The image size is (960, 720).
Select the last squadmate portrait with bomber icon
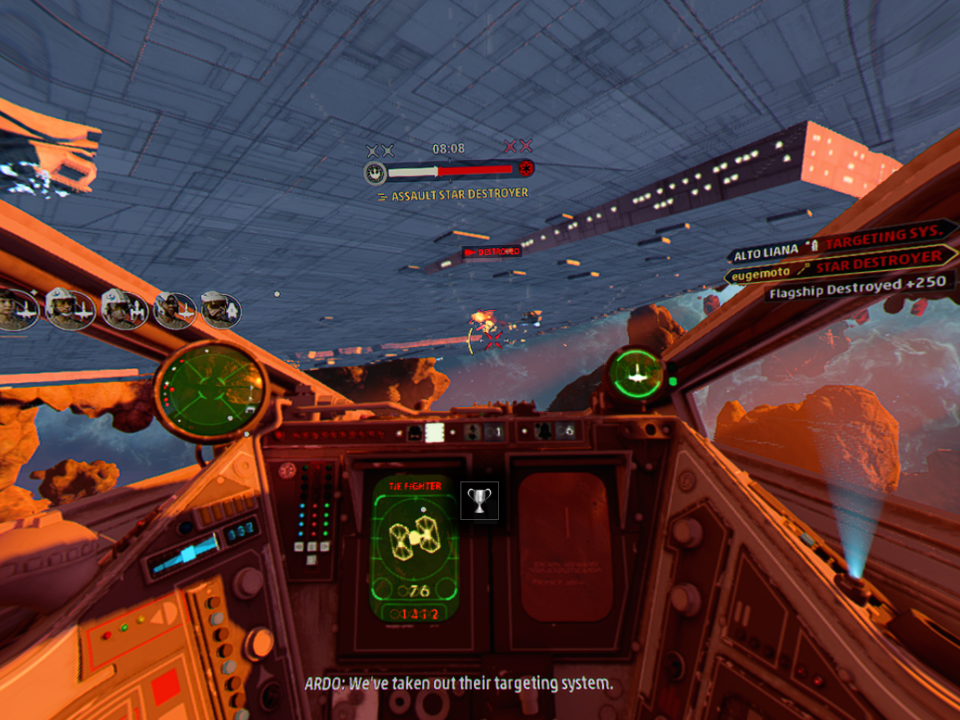(x=220, y=310)
